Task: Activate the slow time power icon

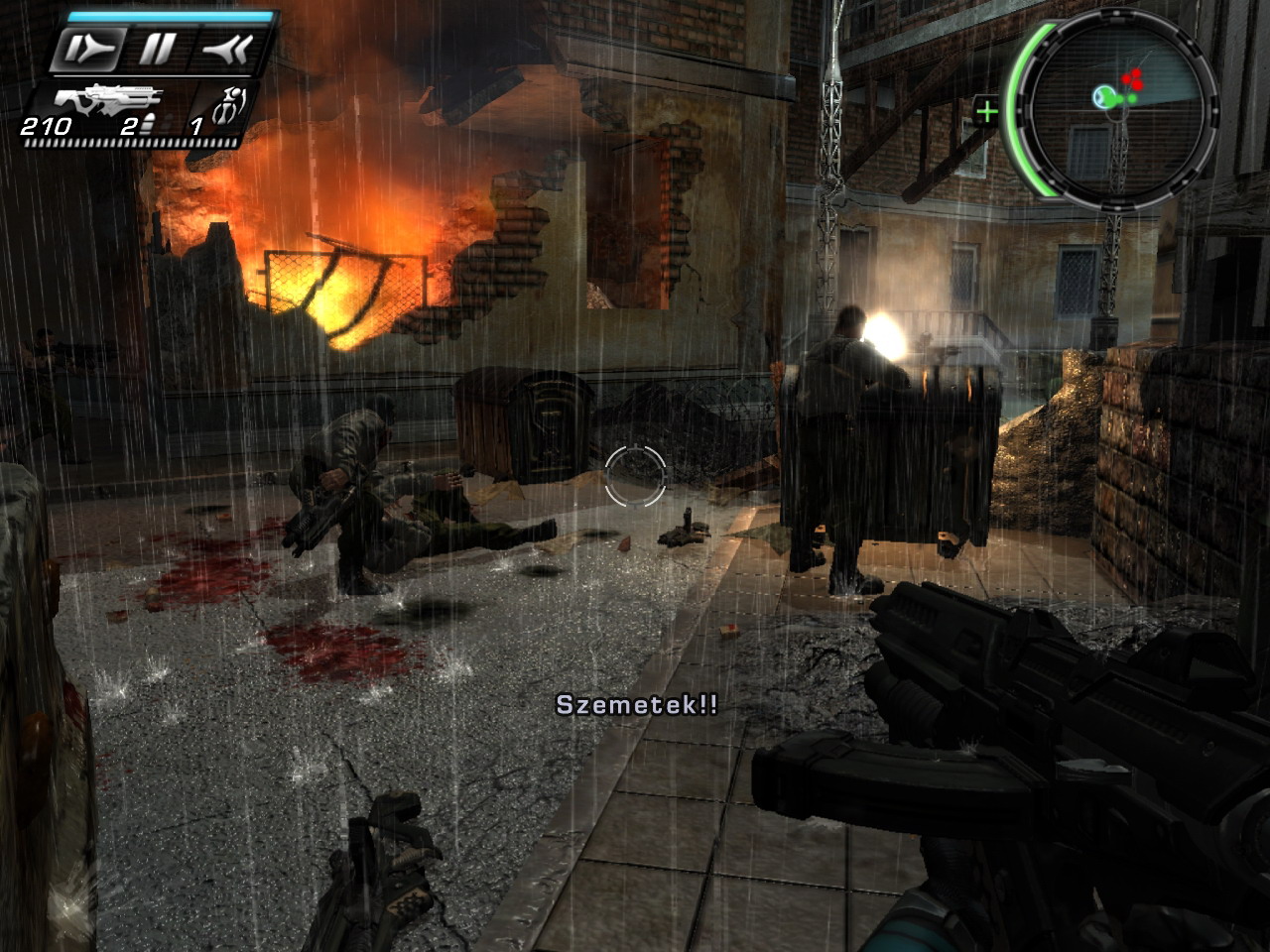Action: (89, 49)
